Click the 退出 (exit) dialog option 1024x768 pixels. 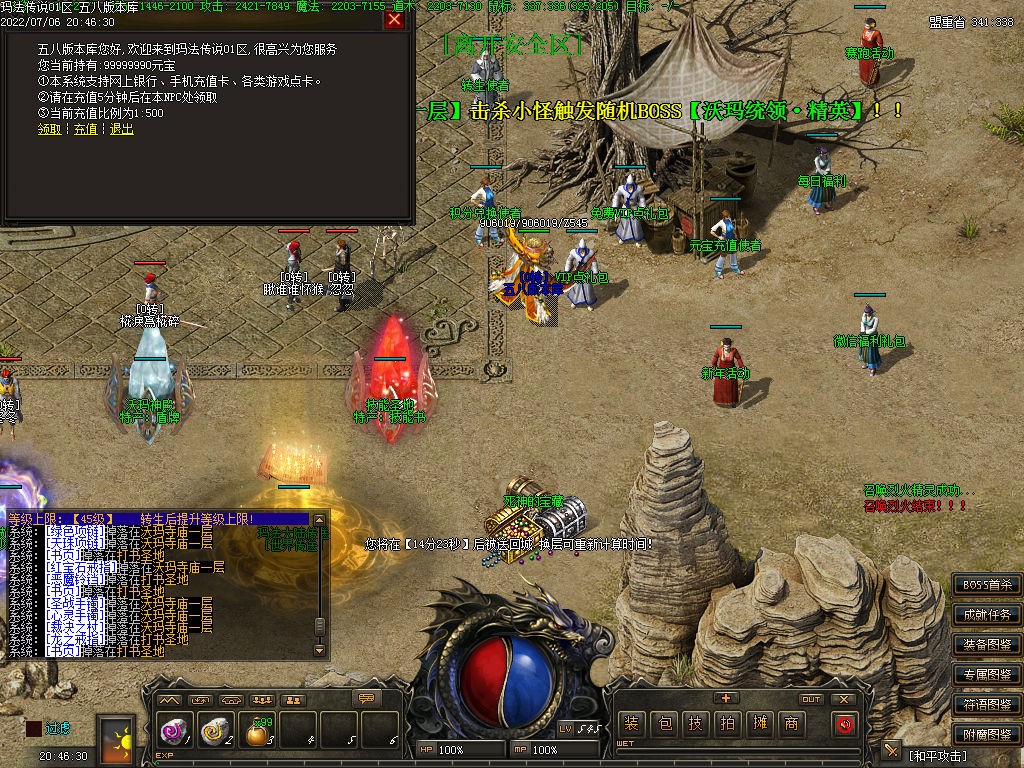(121, 129)
